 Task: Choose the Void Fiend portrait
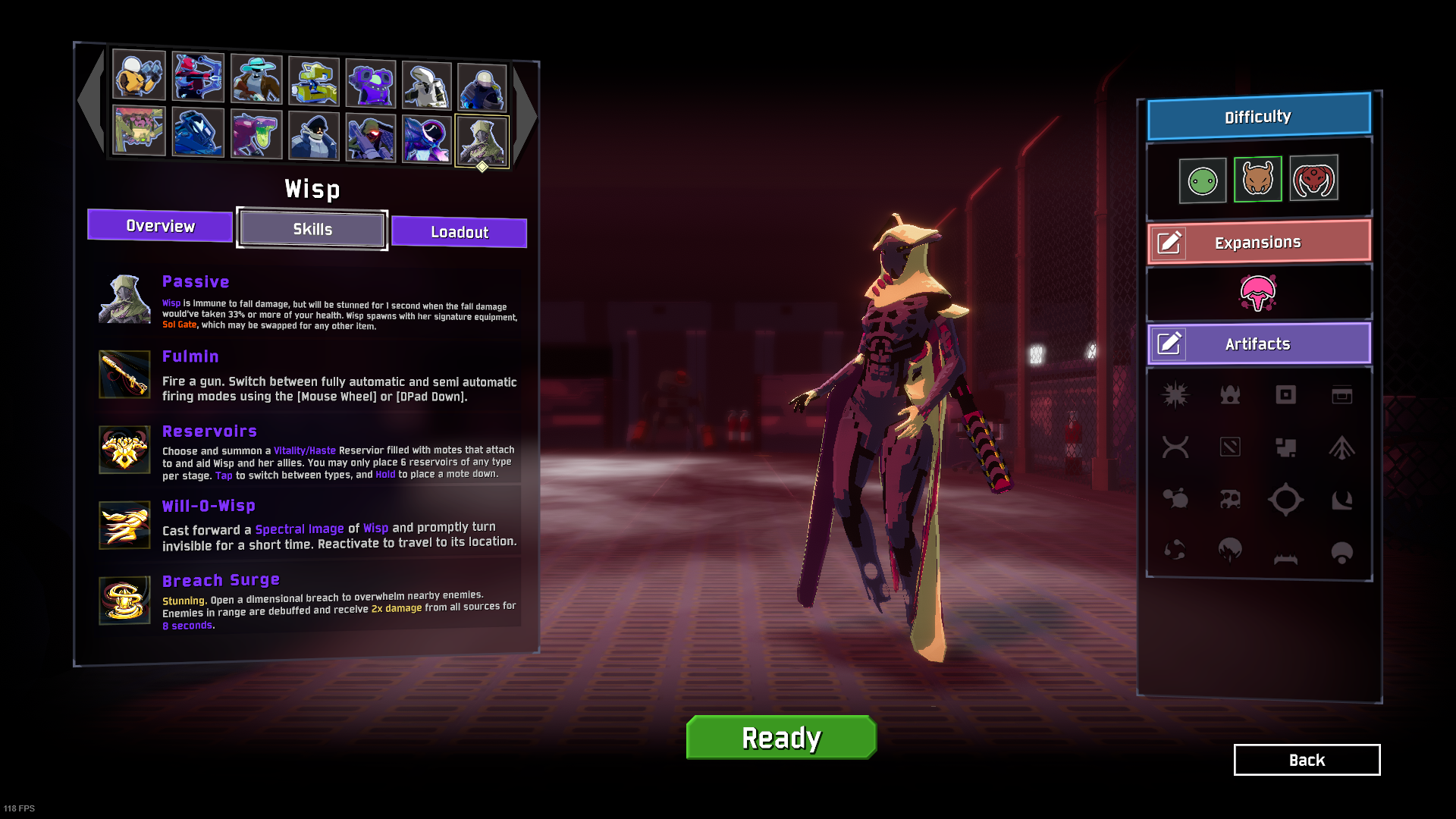[426, 140]
